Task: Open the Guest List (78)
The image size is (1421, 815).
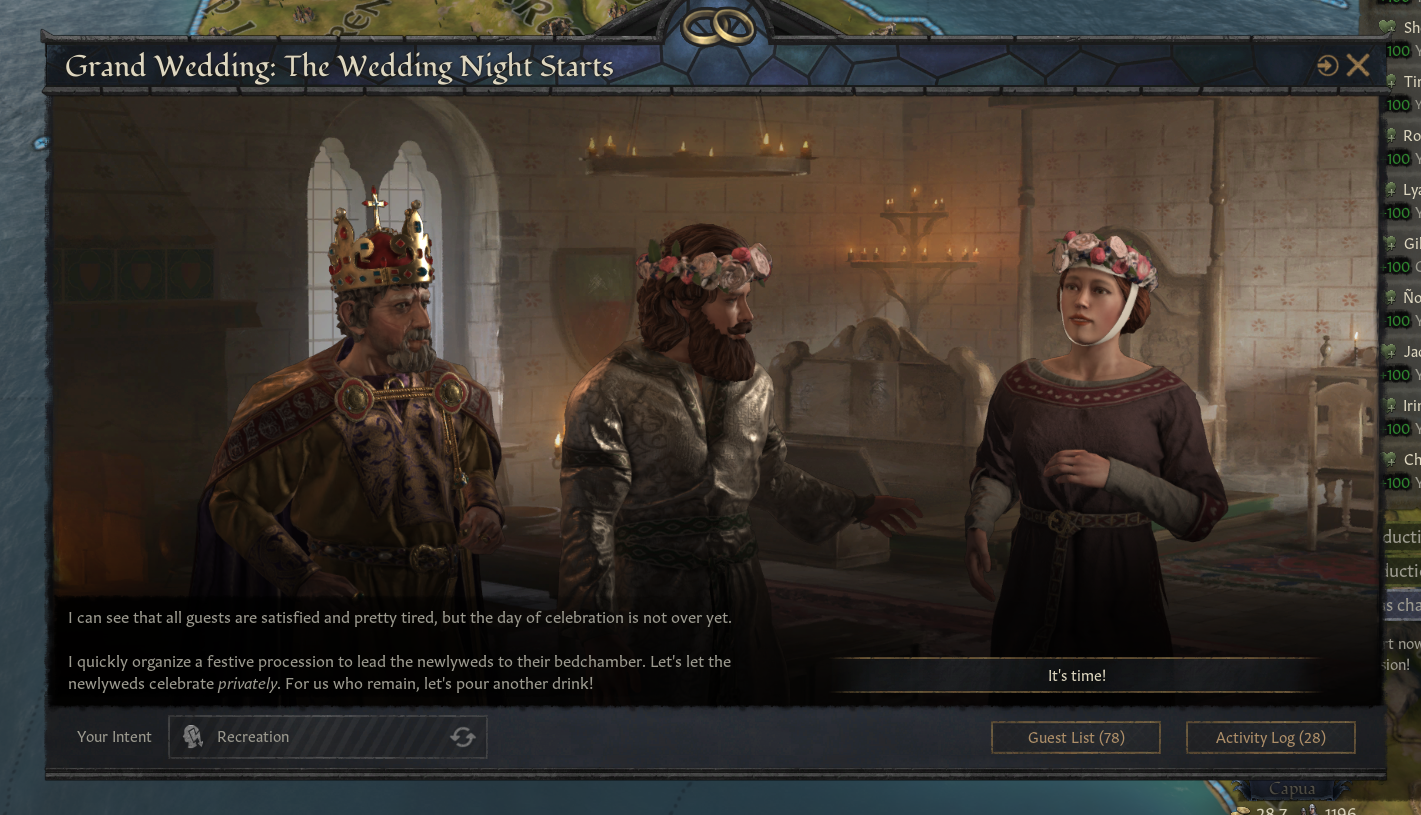Action: (x=1076, y=738)
